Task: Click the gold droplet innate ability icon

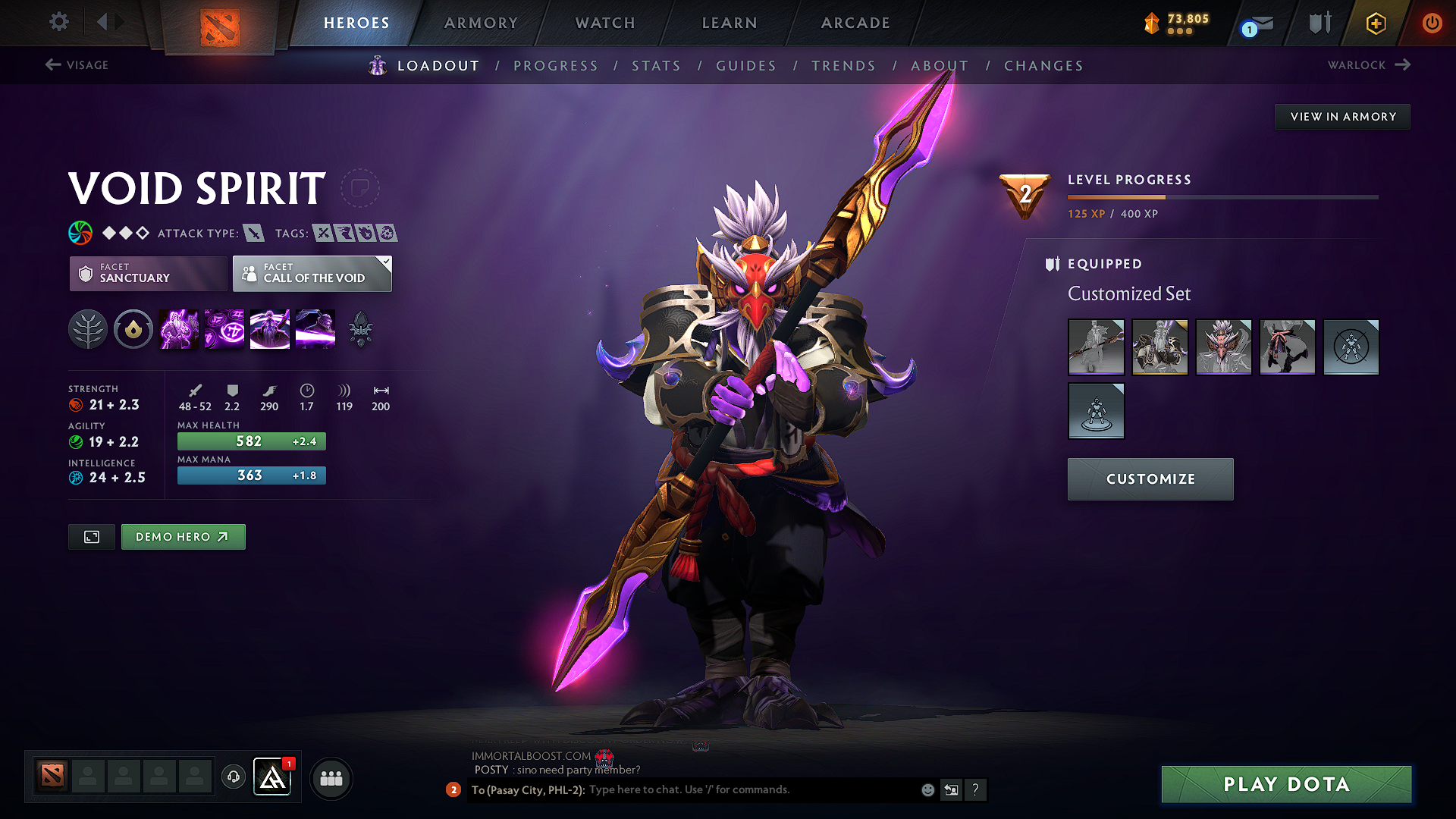Action: [133, 329]
